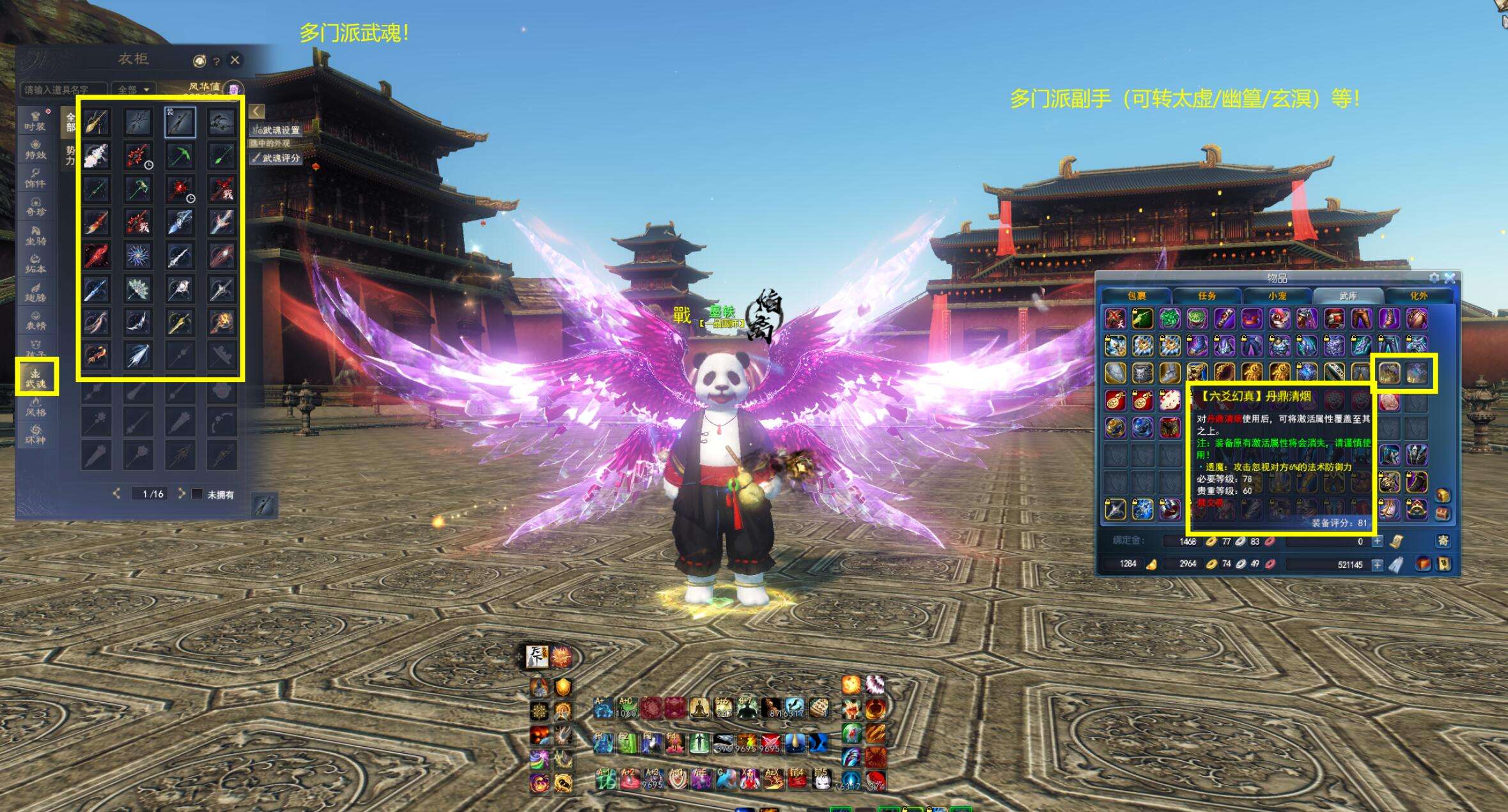
Task: Switch to the 武魂 weapon soul category
Action: click(36, 377)
